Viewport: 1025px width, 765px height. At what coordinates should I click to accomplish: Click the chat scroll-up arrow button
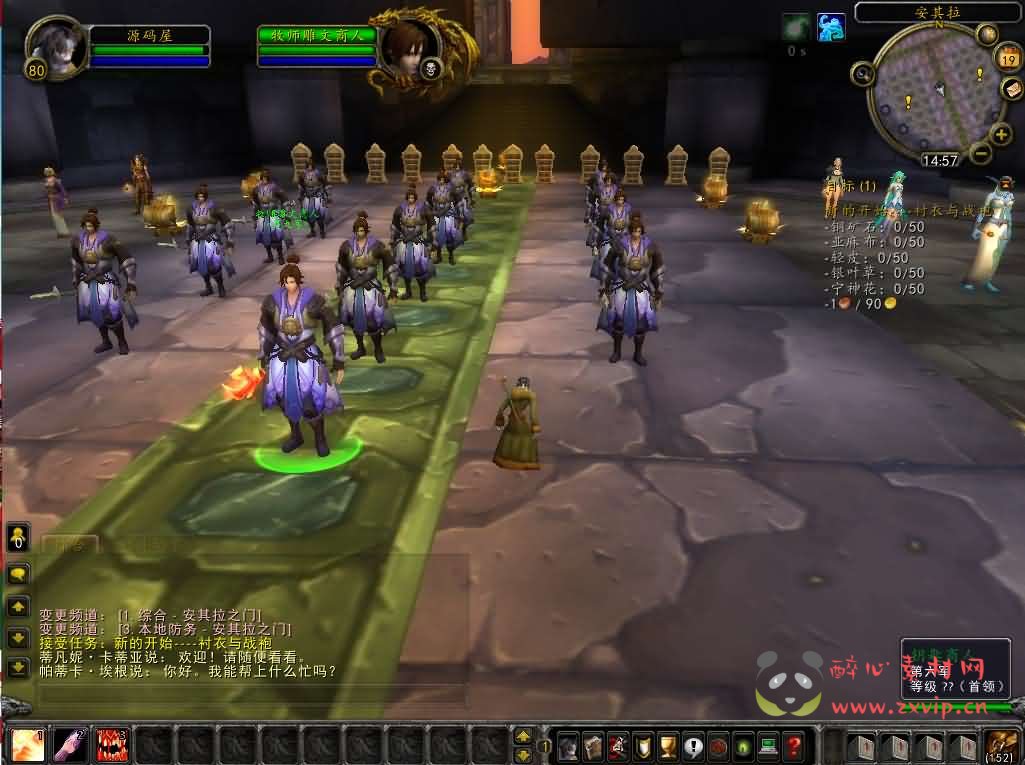tap(19, 607)
